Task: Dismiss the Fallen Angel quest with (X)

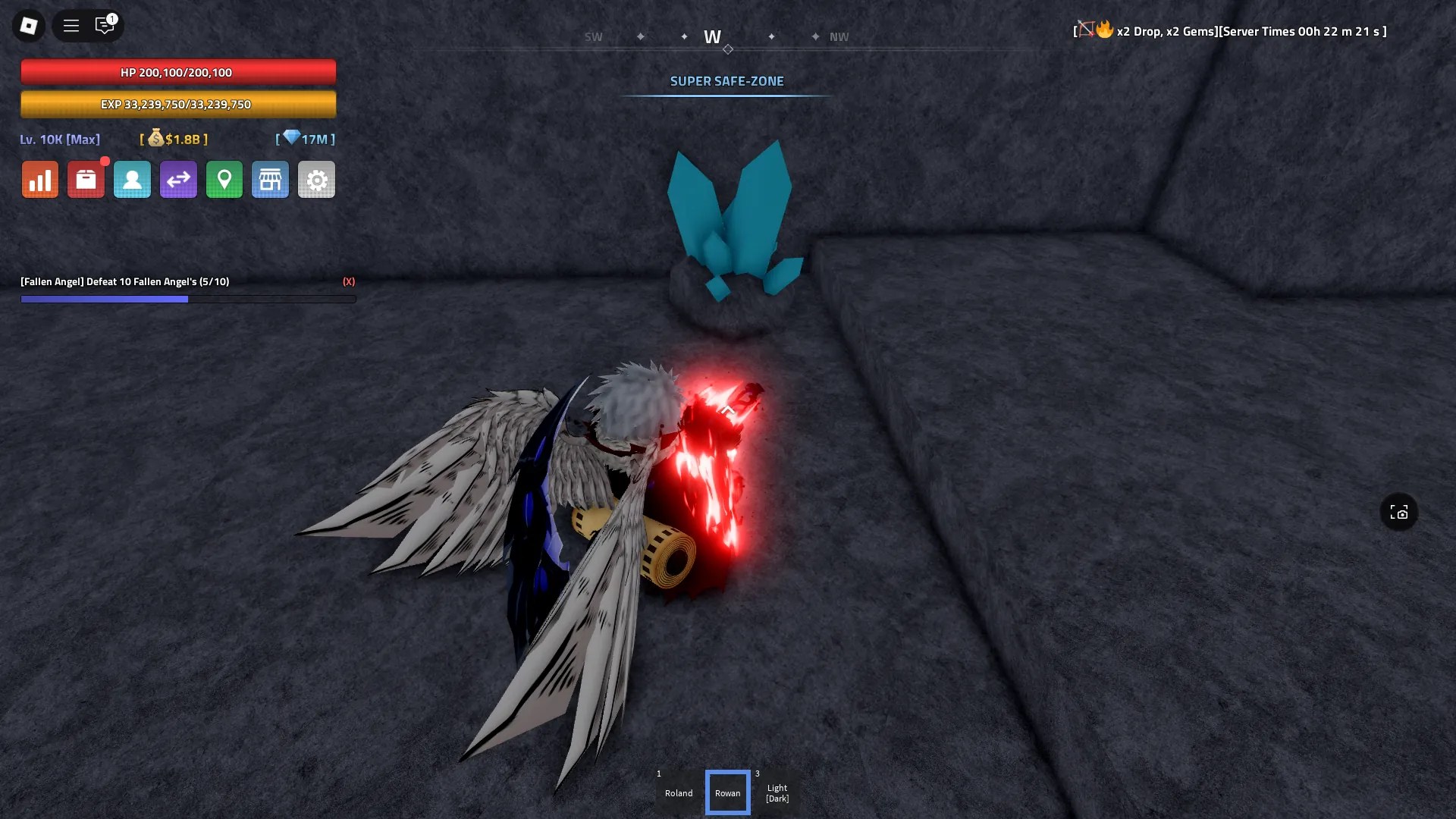Action: pyautogui.click(x=348, y=281)
